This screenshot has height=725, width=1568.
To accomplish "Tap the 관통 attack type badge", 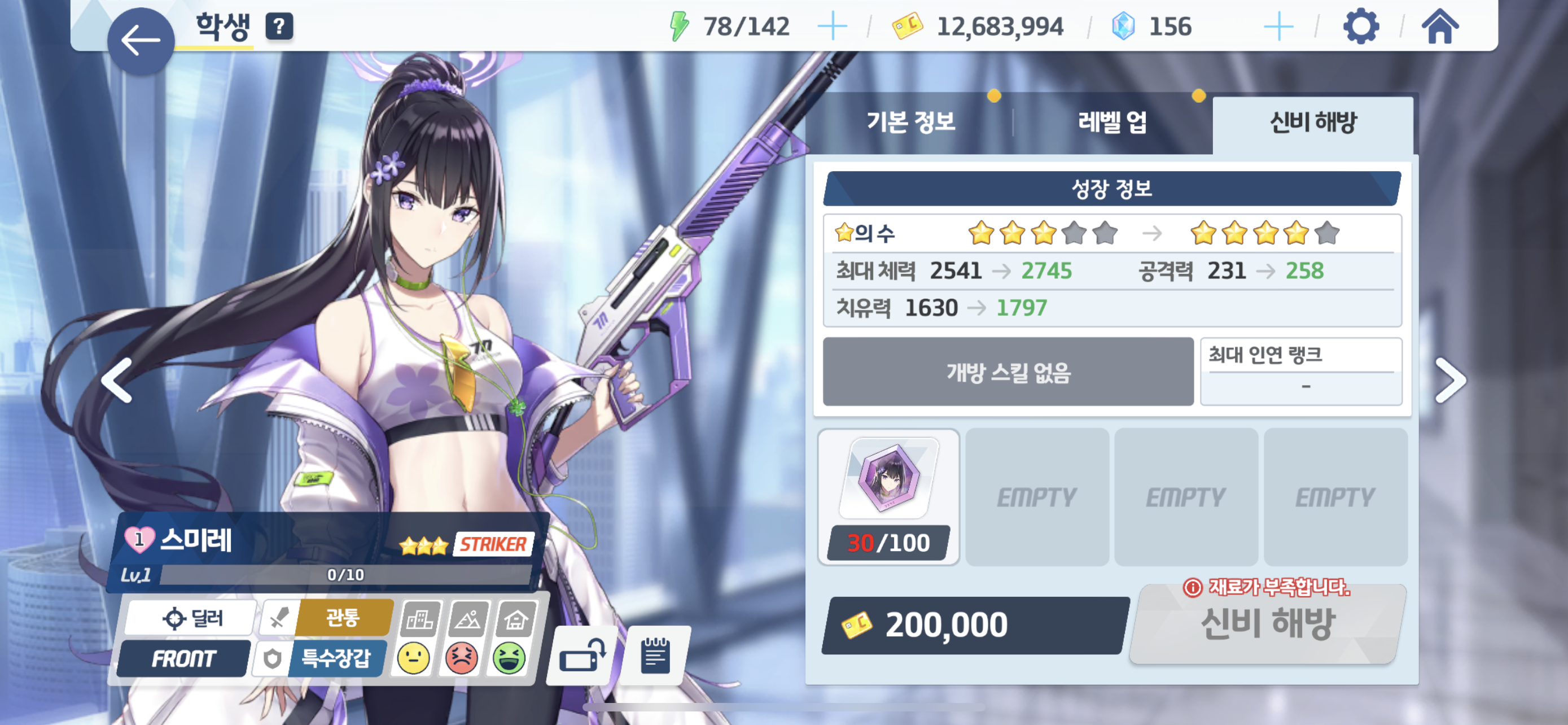I will 343,618.
